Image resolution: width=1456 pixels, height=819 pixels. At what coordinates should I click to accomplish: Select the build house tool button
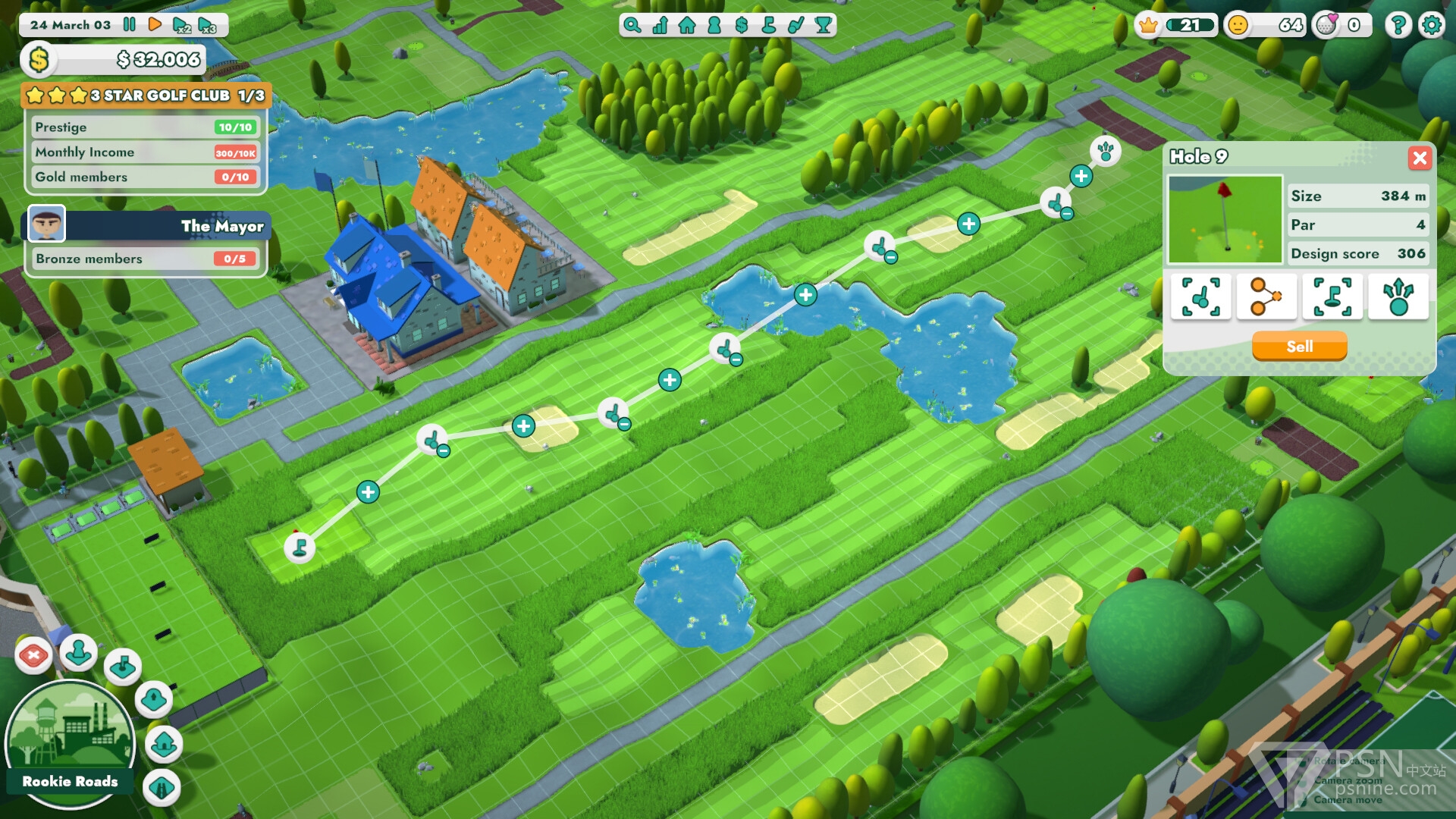tap(164, 745)
